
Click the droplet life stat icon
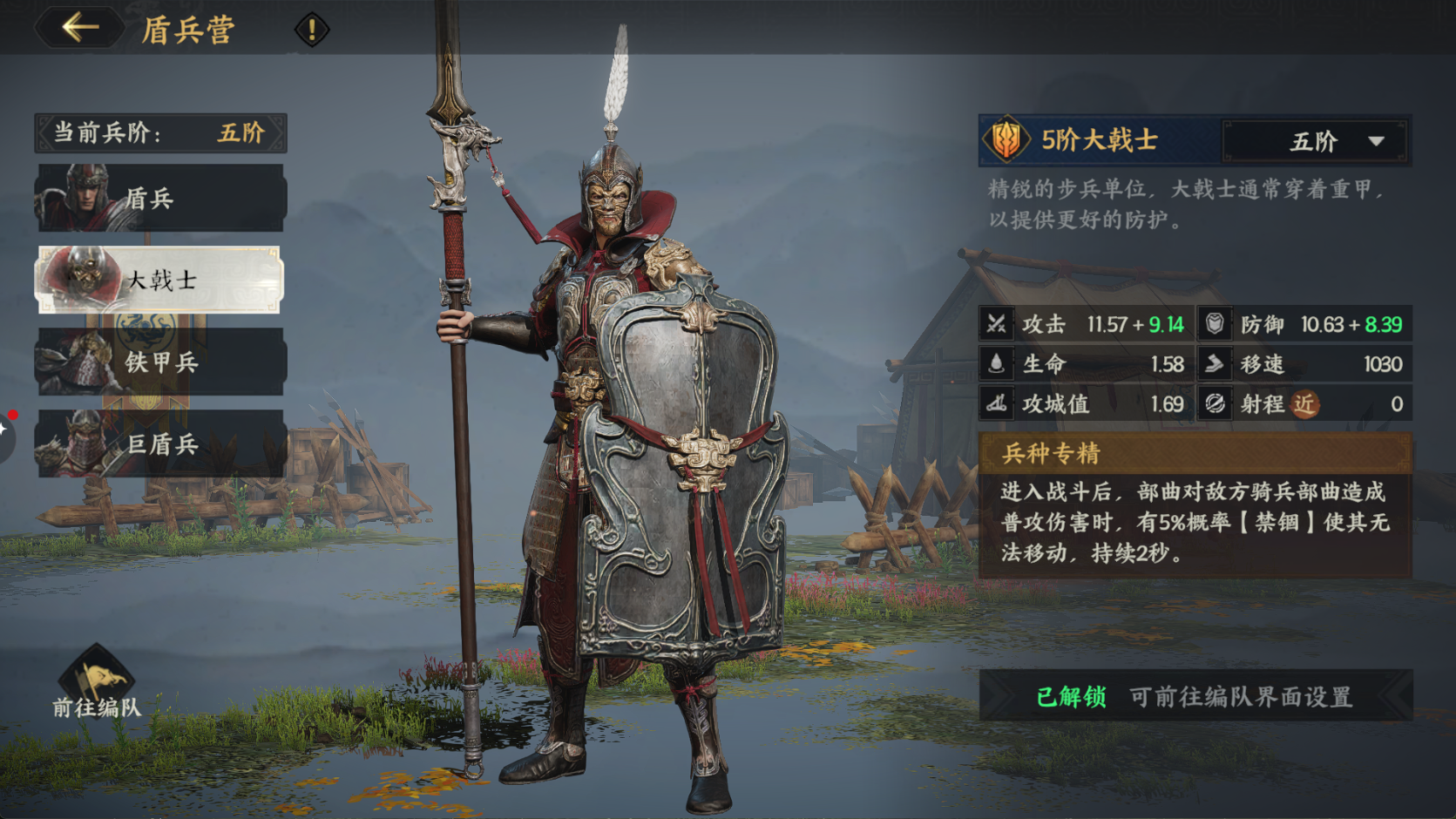998,365
